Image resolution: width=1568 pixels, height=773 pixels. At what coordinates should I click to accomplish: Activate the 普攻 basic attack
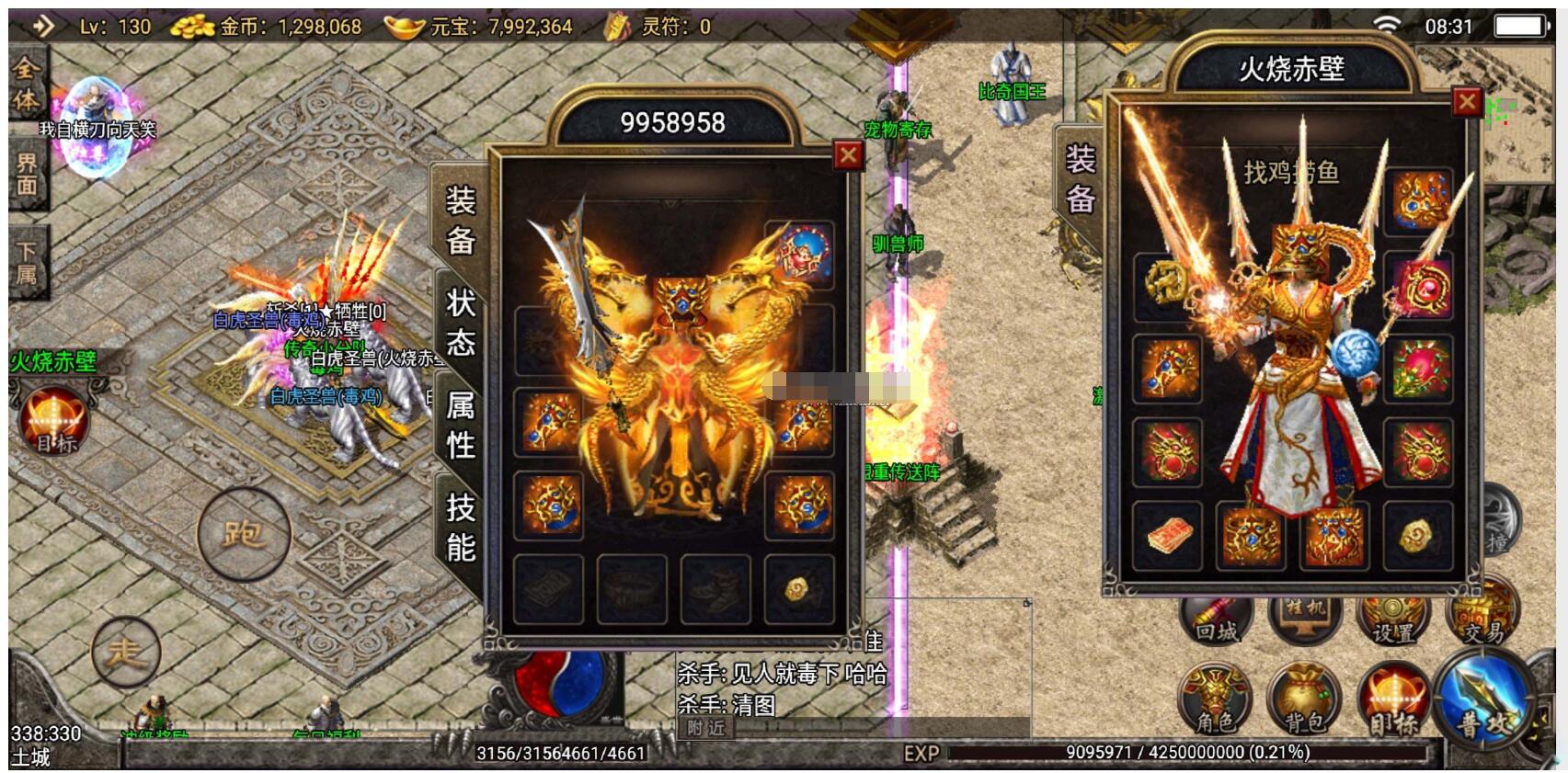[x=1483, y=703]
